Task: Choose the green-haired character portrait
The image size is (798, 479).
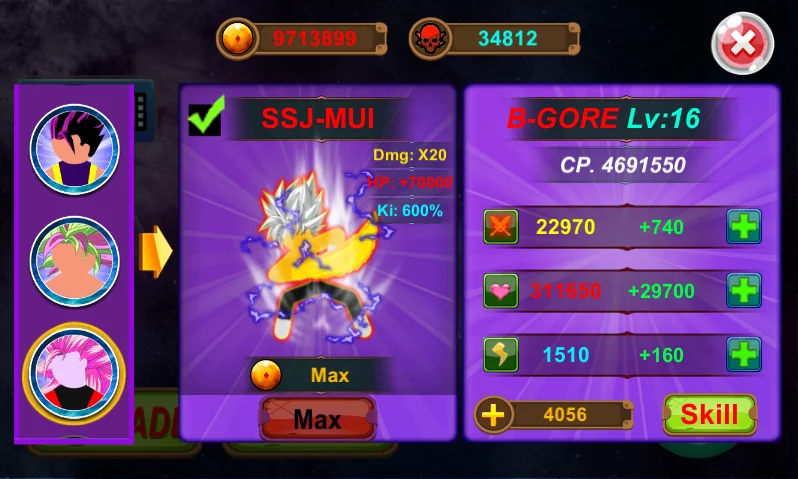Action: point(74,261)
